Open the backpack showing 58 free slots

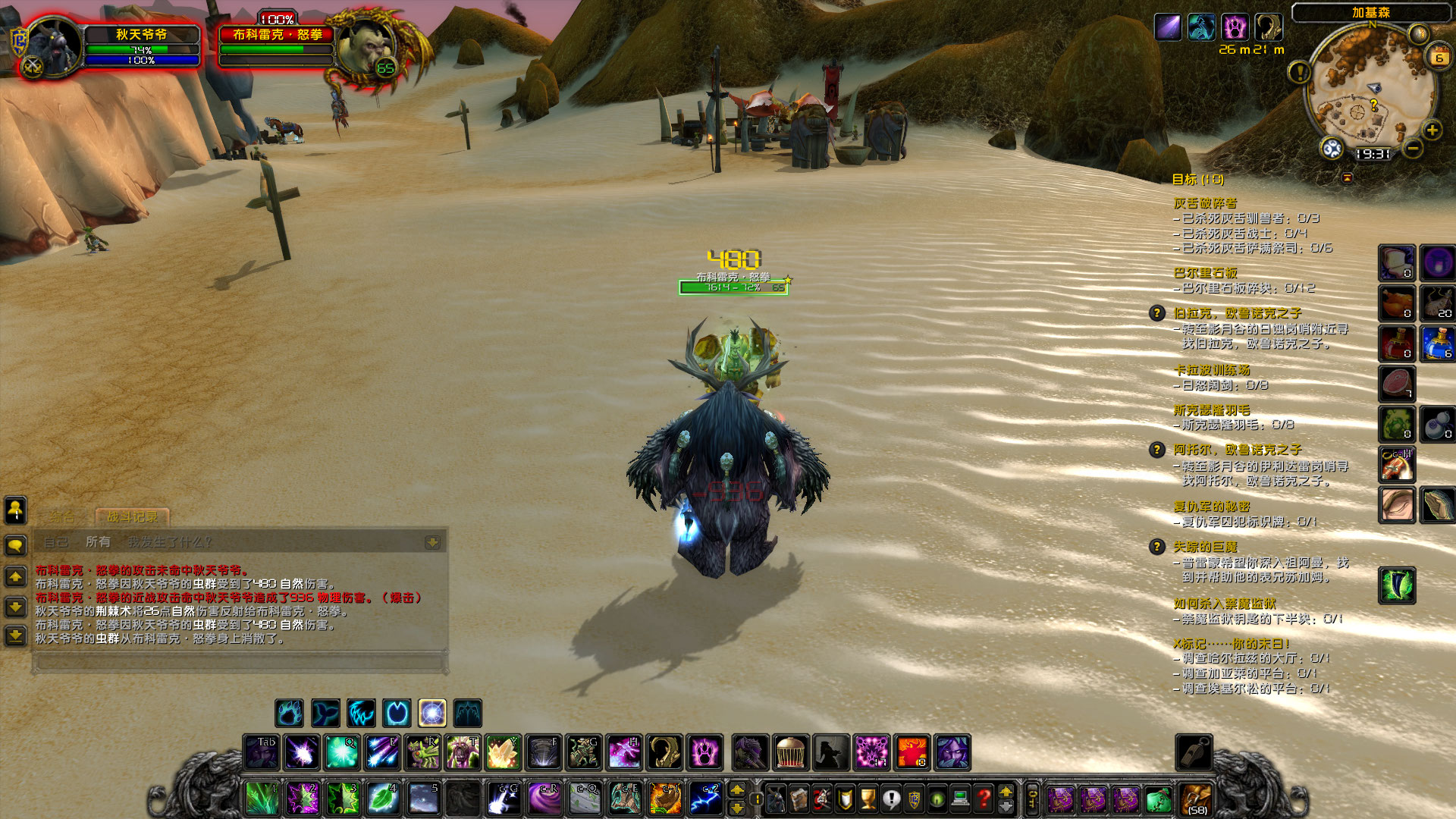tap(1197, 799)
